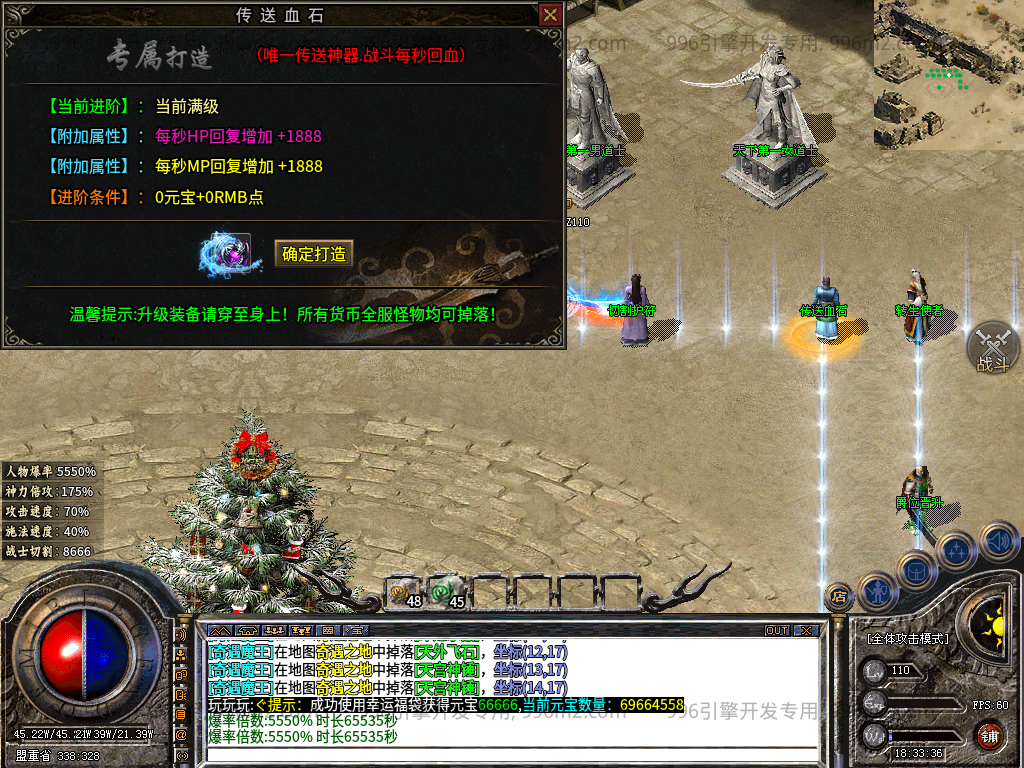Open the 店 shop round button

point(838,597)
